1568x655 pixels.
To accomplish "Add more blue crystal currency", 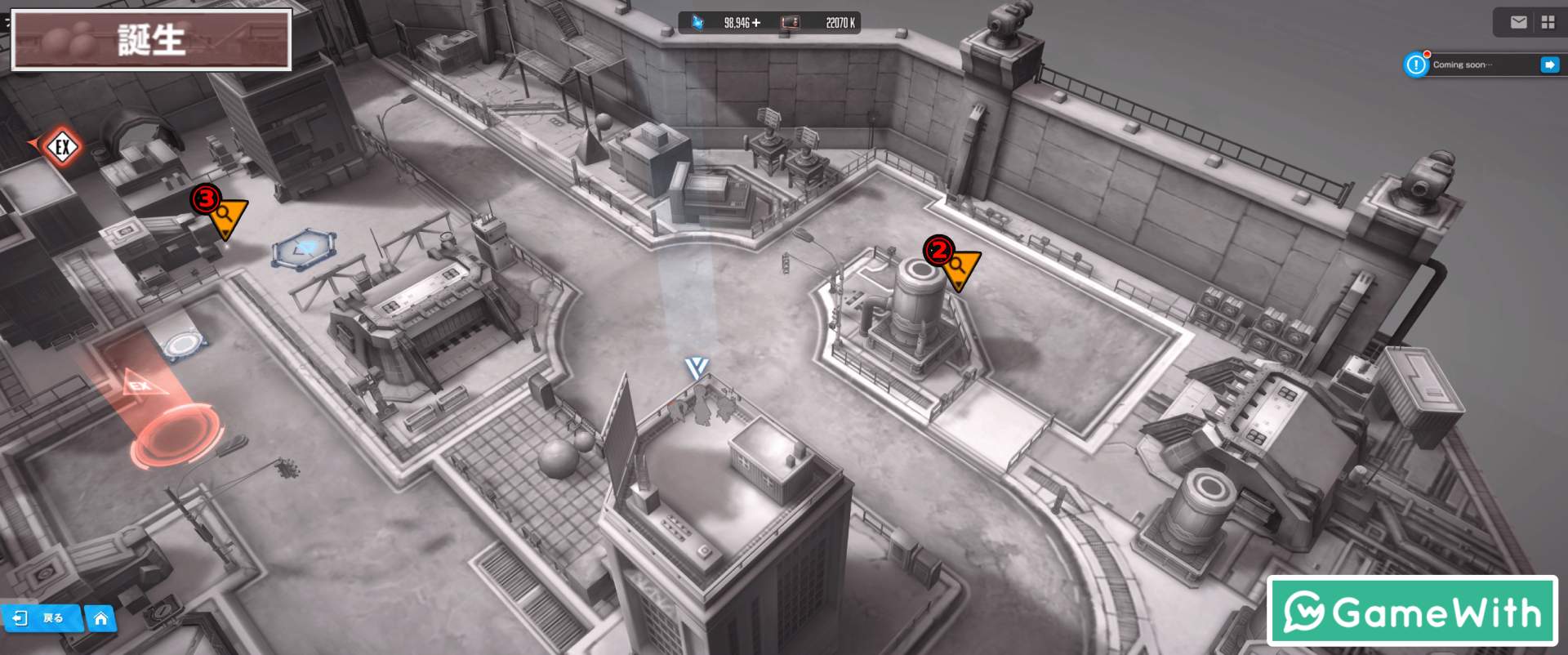I will (x=756, y=23).
